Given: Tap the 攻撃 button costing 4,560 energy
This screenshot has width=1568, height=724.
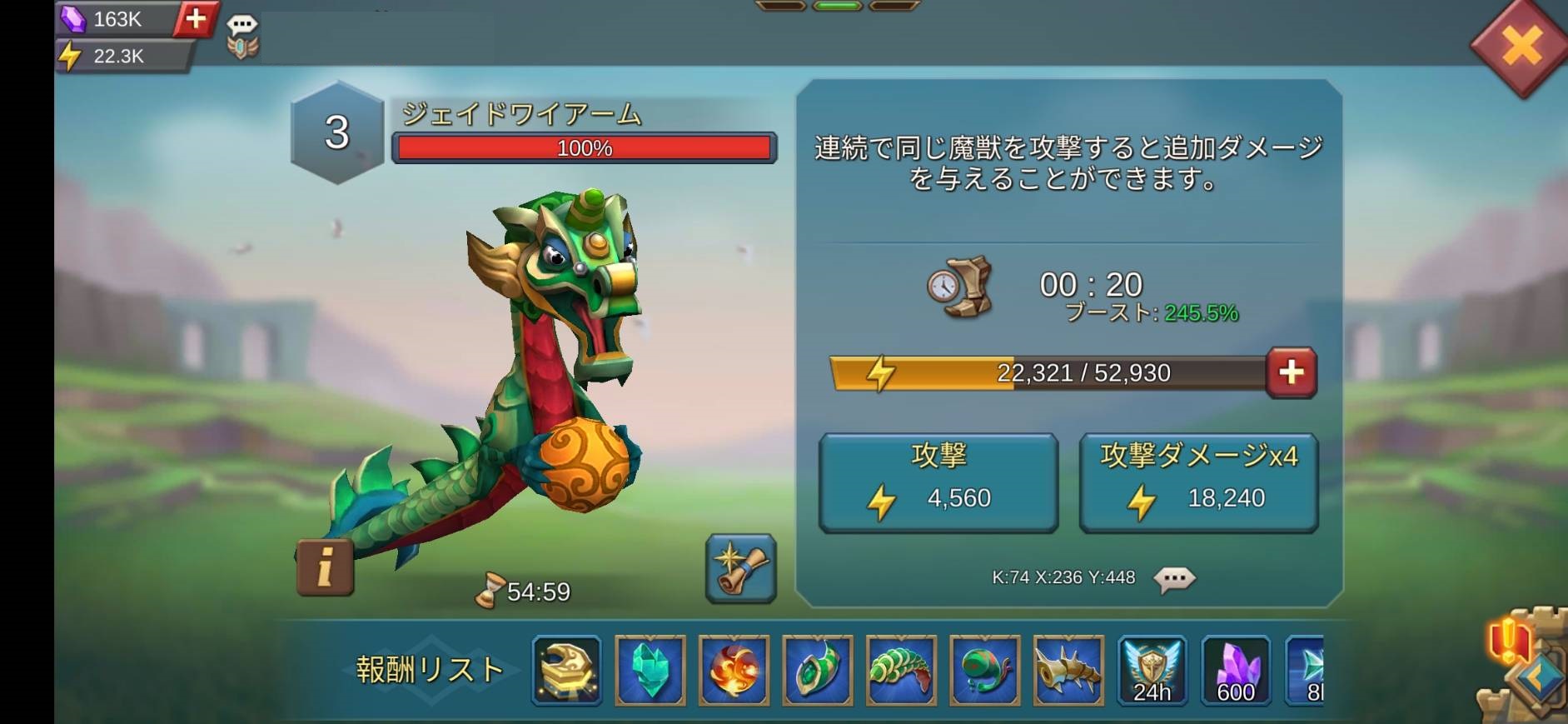Looking at the screenshot, I should pos(938,482).
